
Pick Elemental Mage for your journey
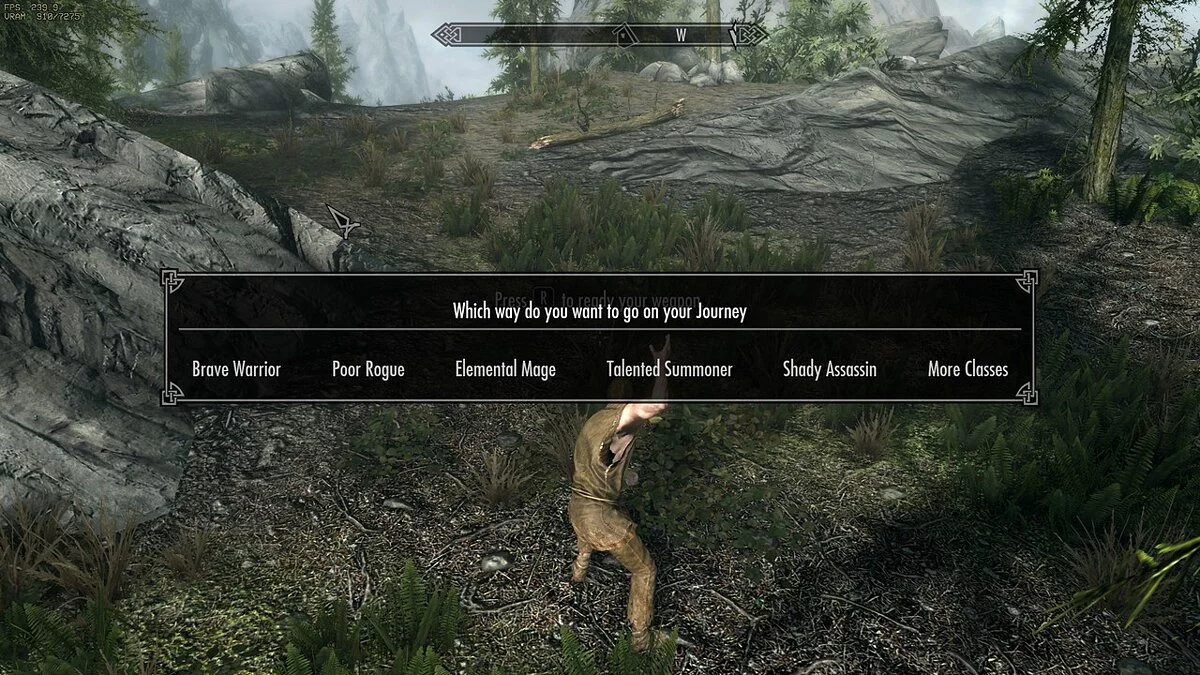click(x=505, y=369)
